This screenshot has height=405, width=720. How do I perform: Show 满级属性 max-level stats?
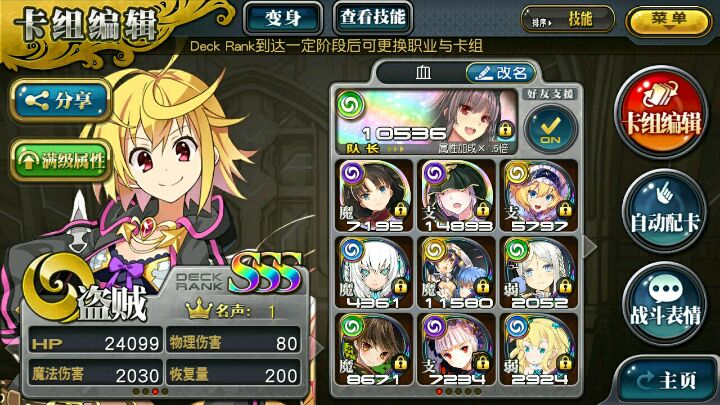point(60,157)
